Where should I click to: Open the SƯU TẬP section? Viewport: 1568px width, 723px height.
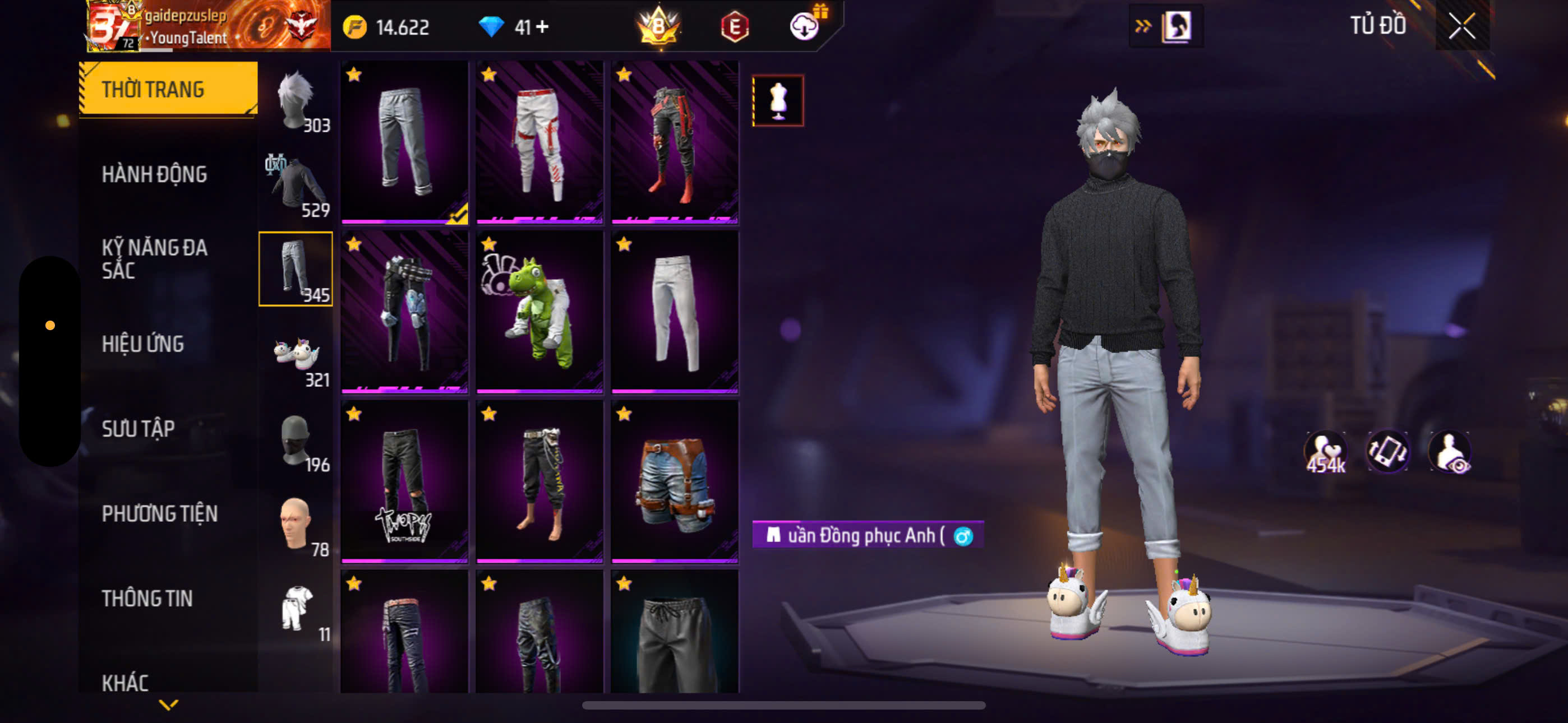[x=138, y=429]
